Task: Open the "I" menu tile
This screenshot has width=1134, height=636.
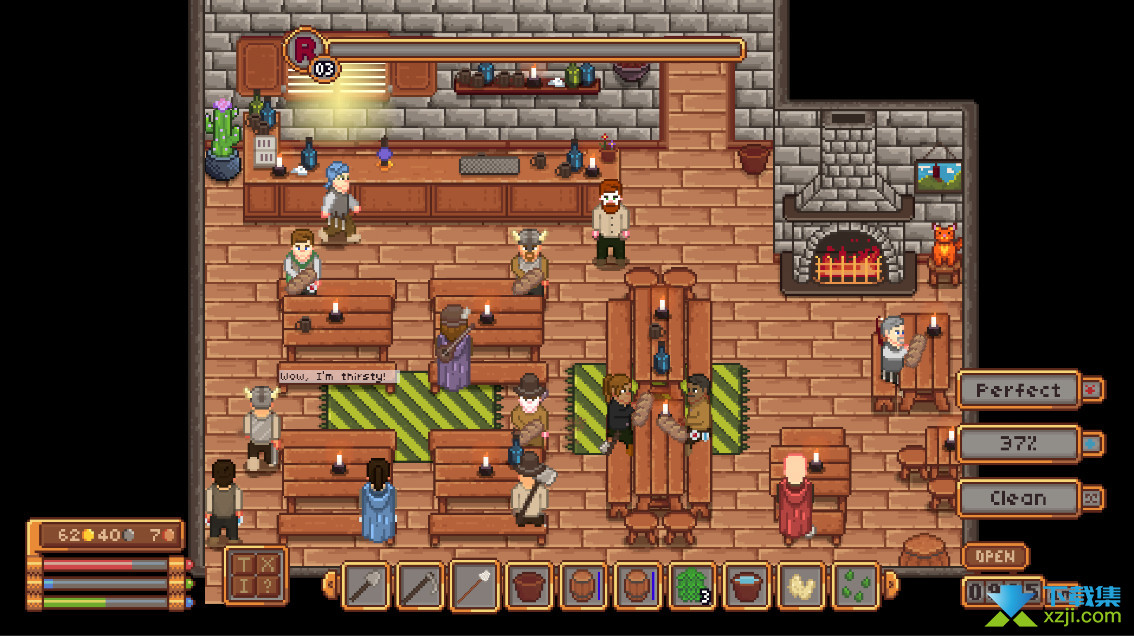Action: 244,588
